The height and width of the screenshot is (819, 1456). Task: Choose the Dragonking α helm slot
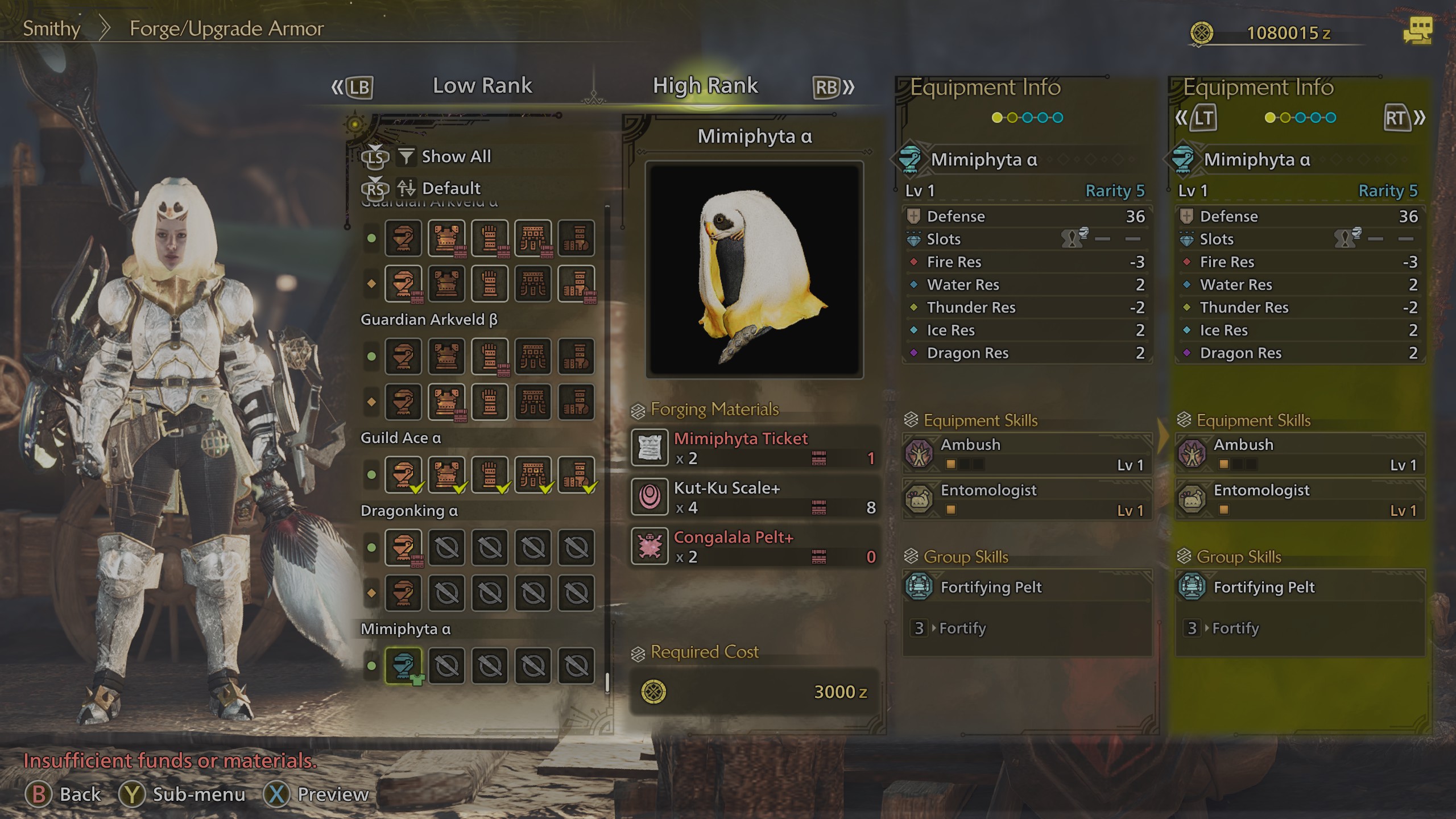pyautogui.click(x=403, y=547)
